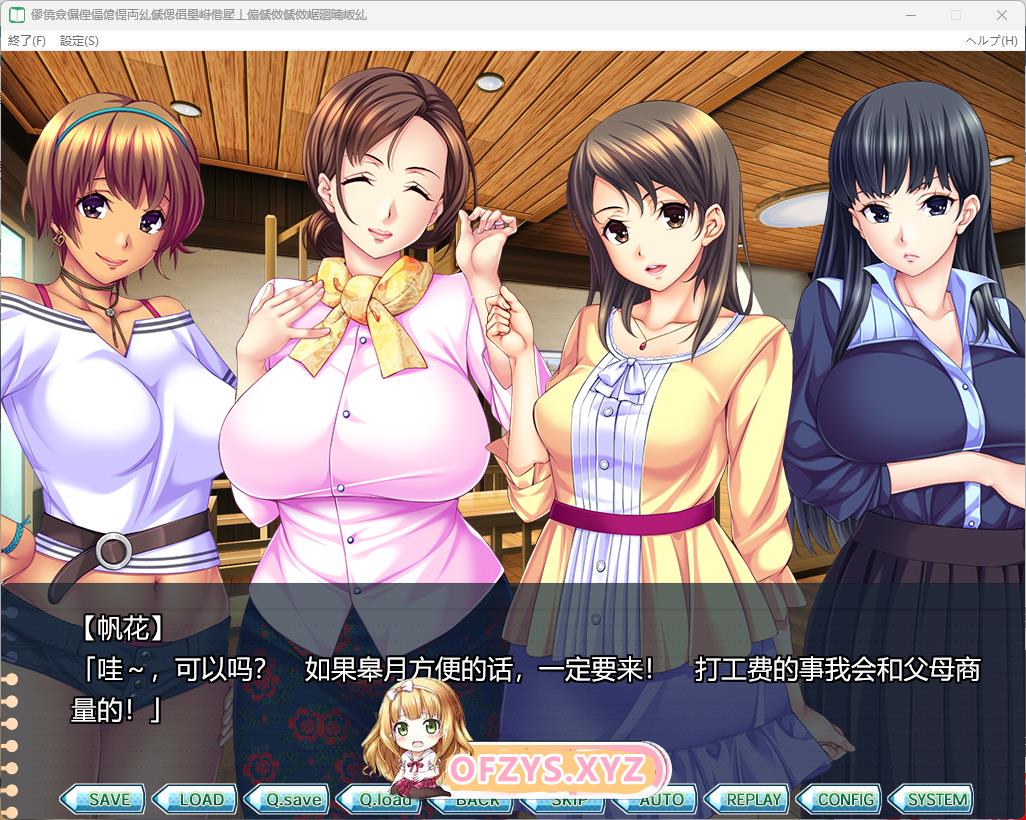Minimize the game window
This screenshot has height=820, width=1026.
click(x=909, y=15)
